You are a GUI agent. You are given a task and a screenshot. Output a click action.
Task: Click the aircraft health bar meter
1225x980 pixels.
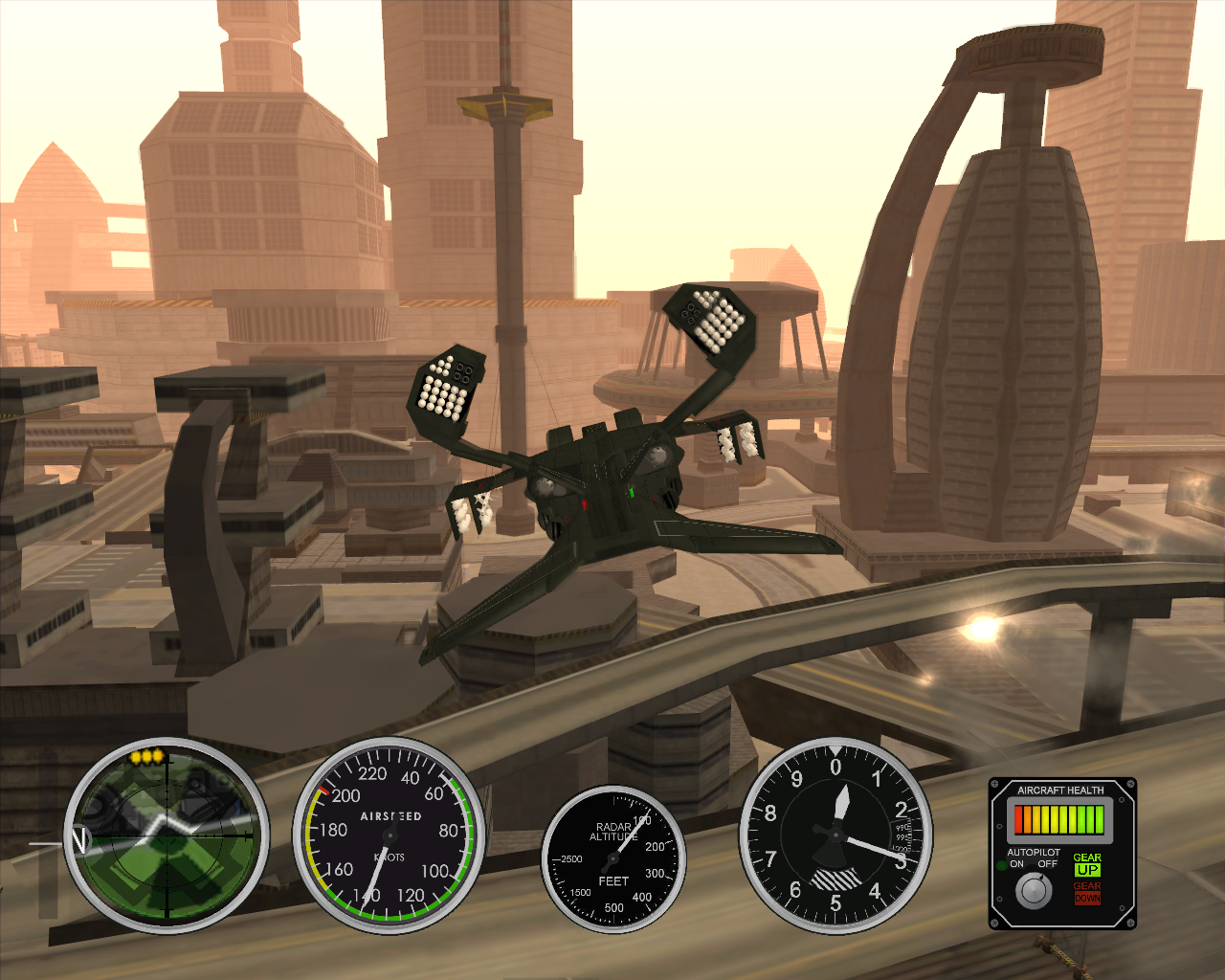pos(1059,820)
